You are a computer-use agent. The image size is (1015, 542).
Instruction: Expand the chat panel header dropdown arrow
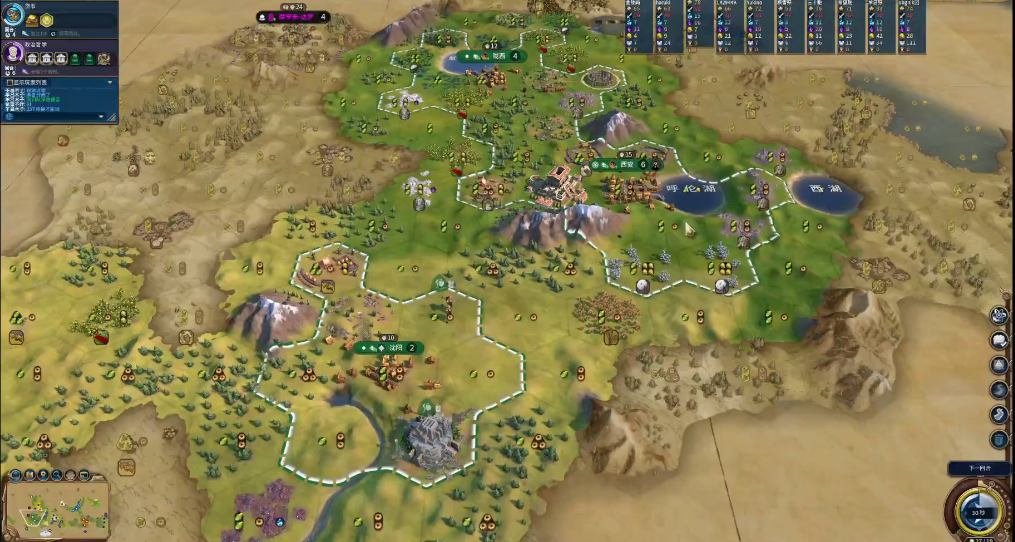(x=110, y=82)
